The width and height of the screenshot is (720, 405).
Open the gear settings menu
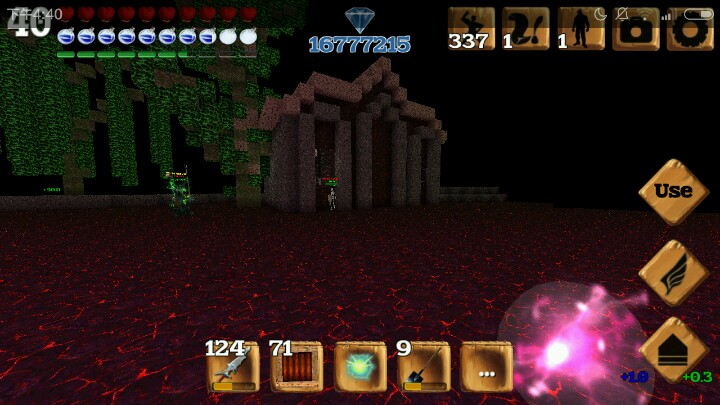[x=689, y=29]
